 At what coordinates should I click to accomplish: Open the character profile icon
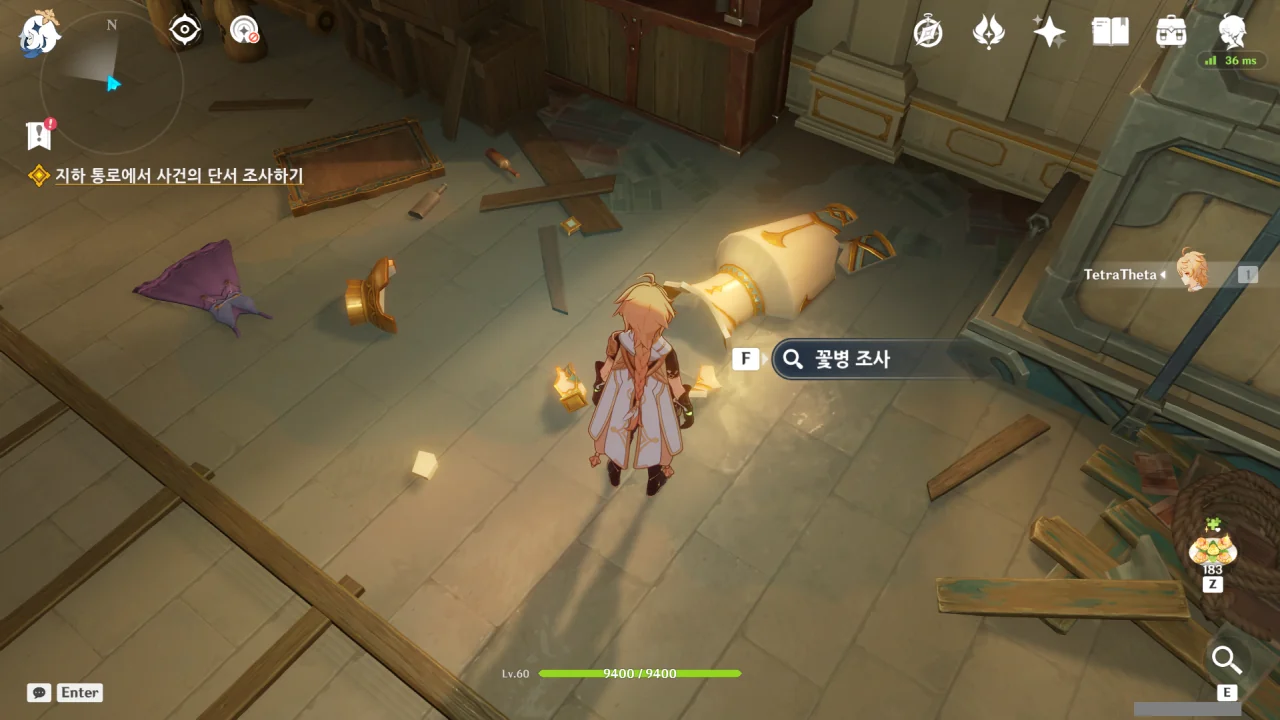pyautogui.click(x=1232, y=32)
